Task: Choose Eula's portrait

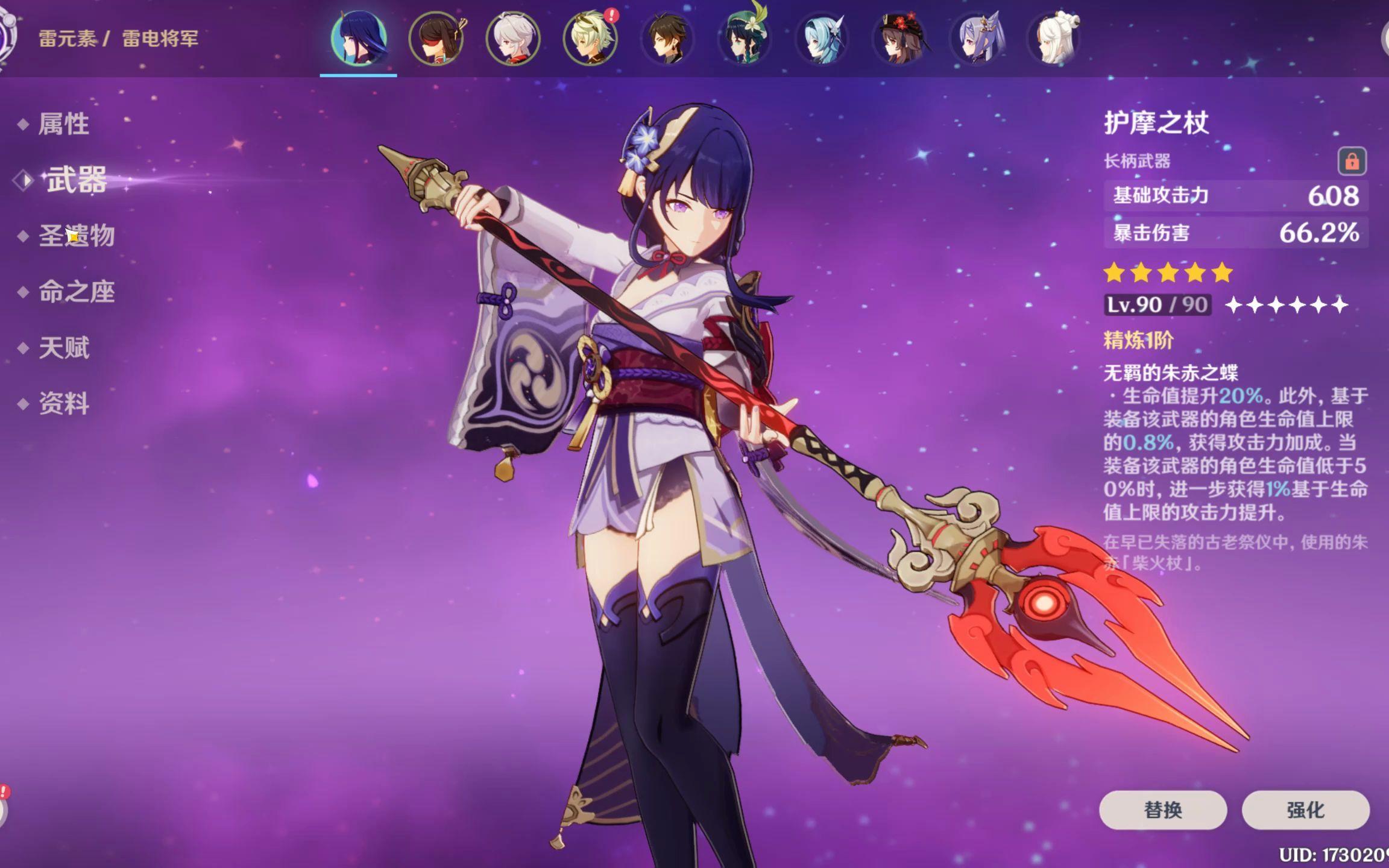Action: click(822, 39)
